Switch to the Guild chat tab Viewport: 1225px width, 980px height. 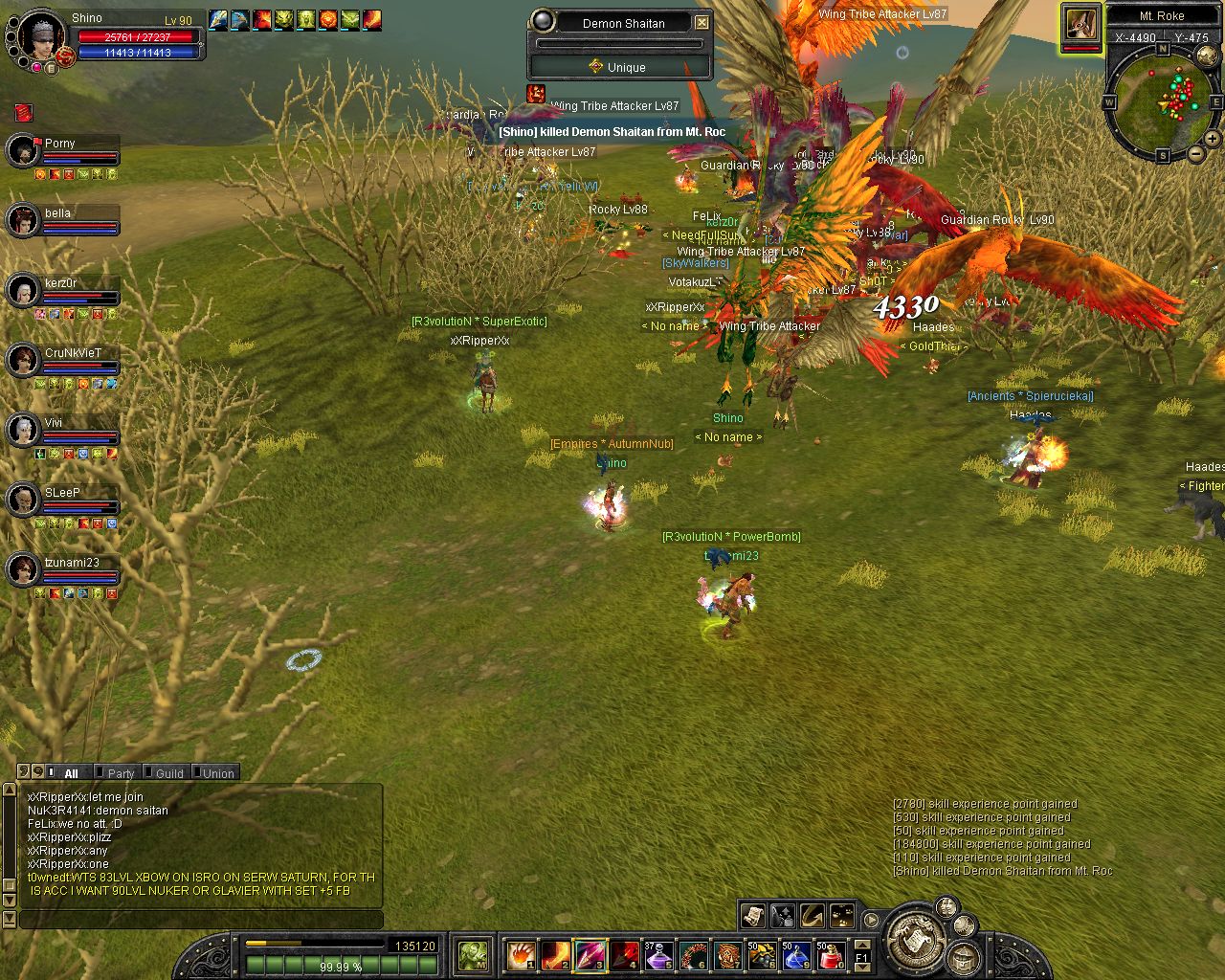(x=168, y=773)
